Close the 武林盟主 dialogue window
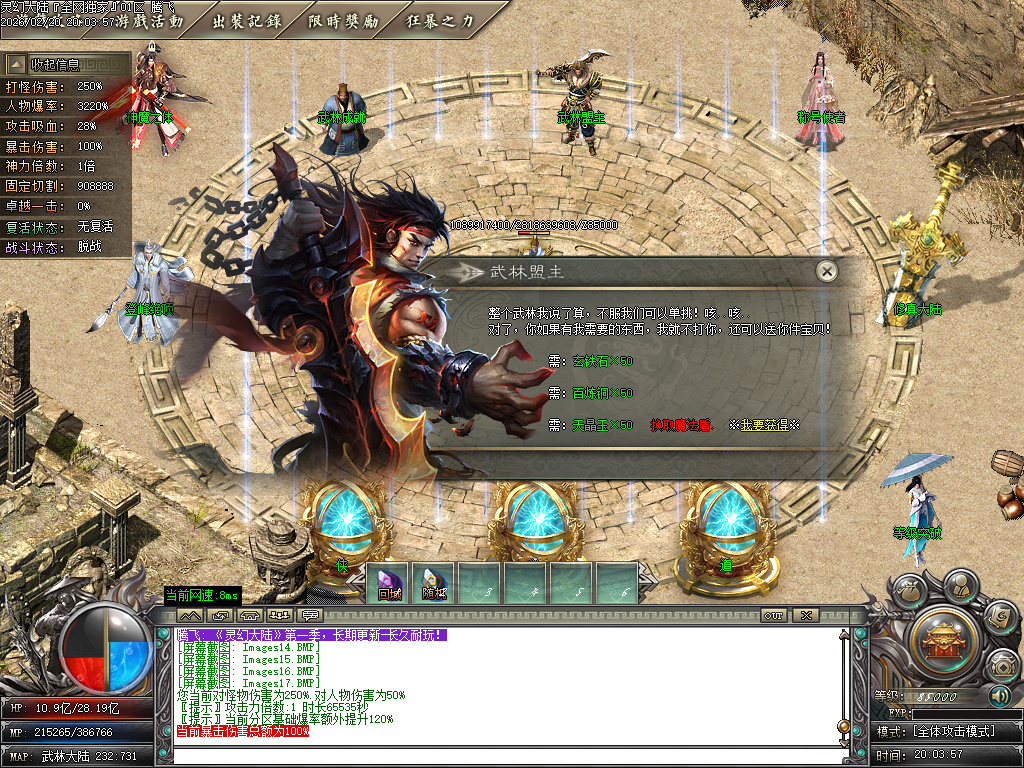The height and width of the screenshot is (768, 1024). click(x=826, y=271)
